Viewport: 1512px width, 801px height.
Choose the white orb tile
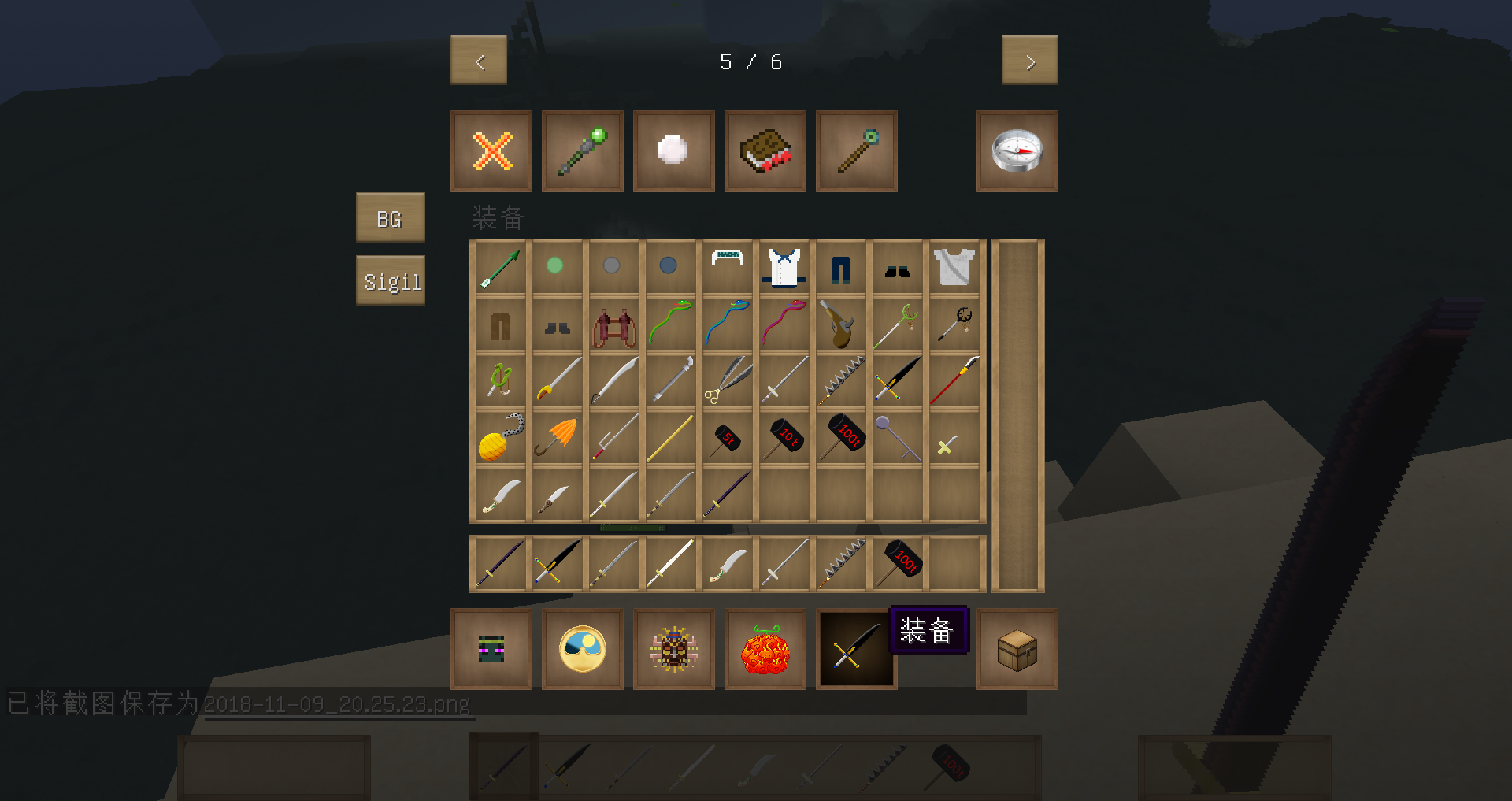point(673,151)
